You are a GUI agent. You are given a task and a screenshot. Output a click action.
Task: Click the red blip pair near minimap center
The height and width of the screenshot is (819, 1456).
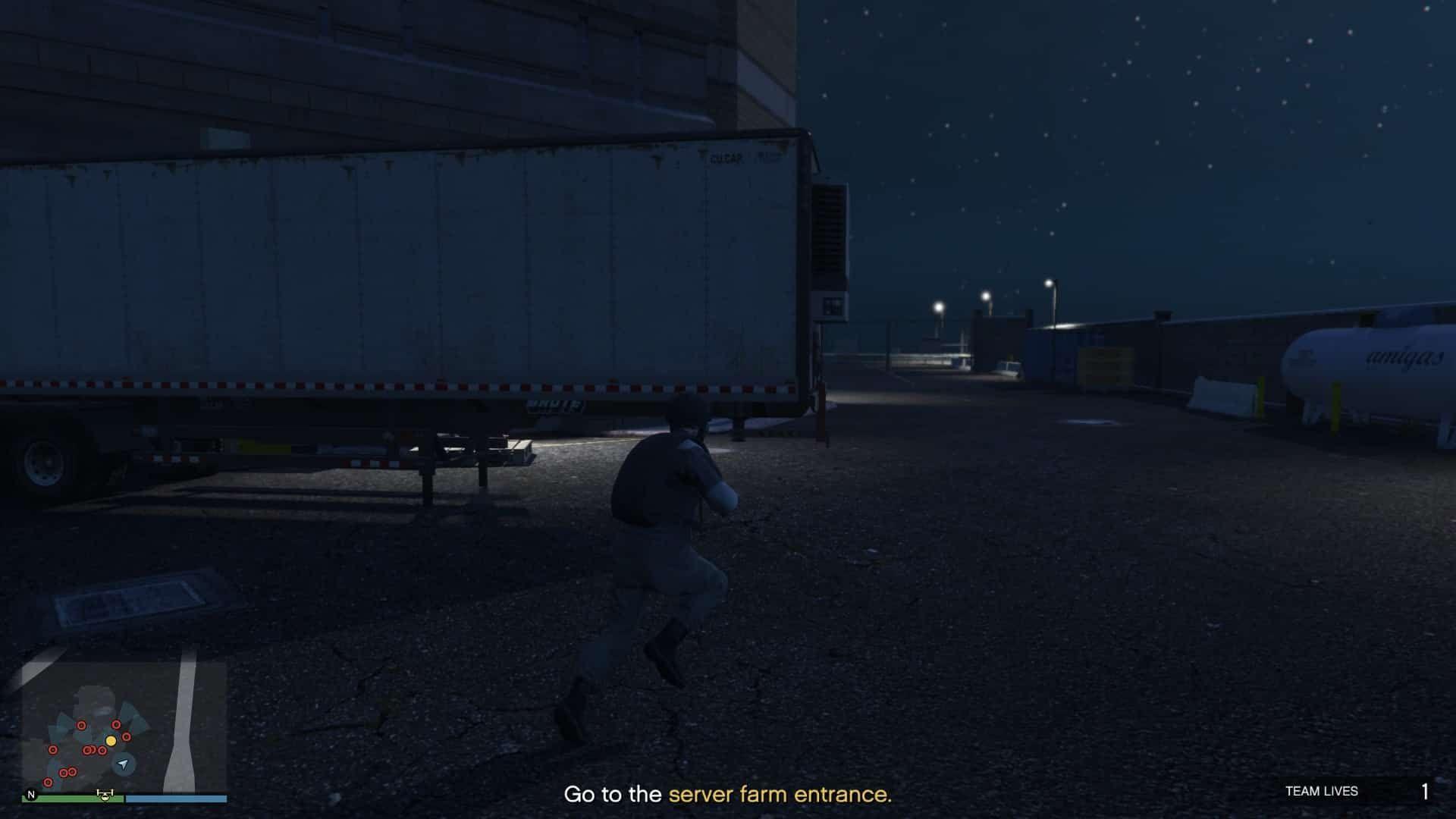[90, 750]
